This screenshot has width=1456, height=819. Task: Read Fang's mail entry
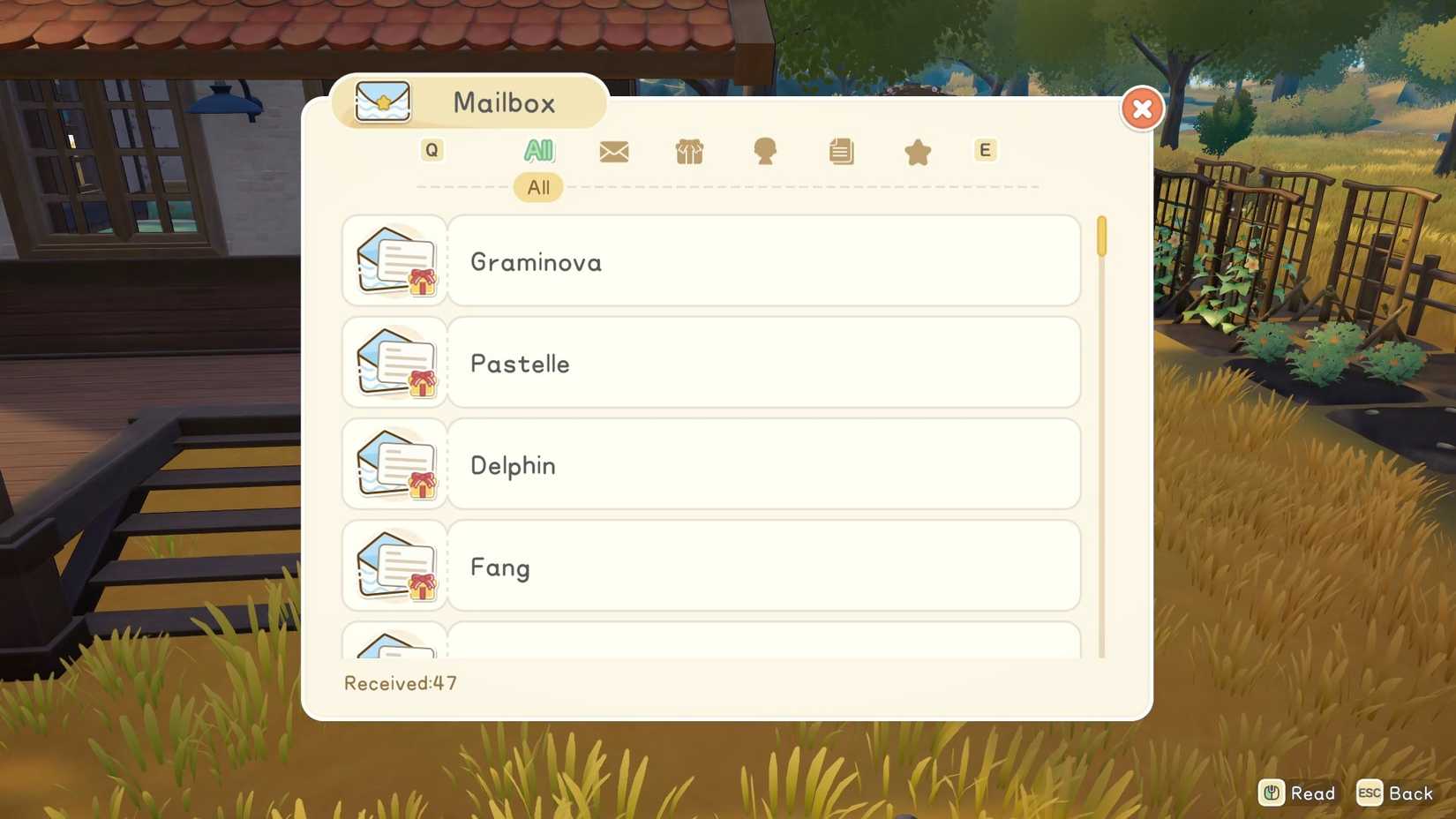763,567
